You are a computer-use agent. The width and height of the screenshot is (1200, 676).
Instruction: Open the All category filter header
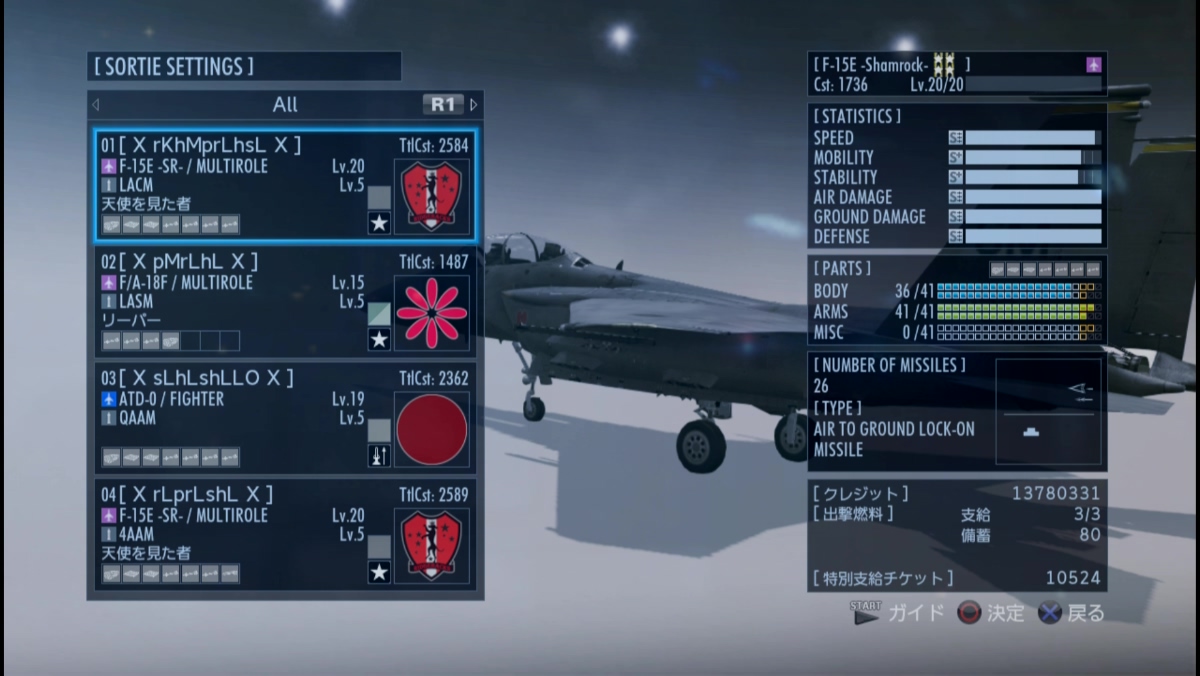(x=285, y=105)
